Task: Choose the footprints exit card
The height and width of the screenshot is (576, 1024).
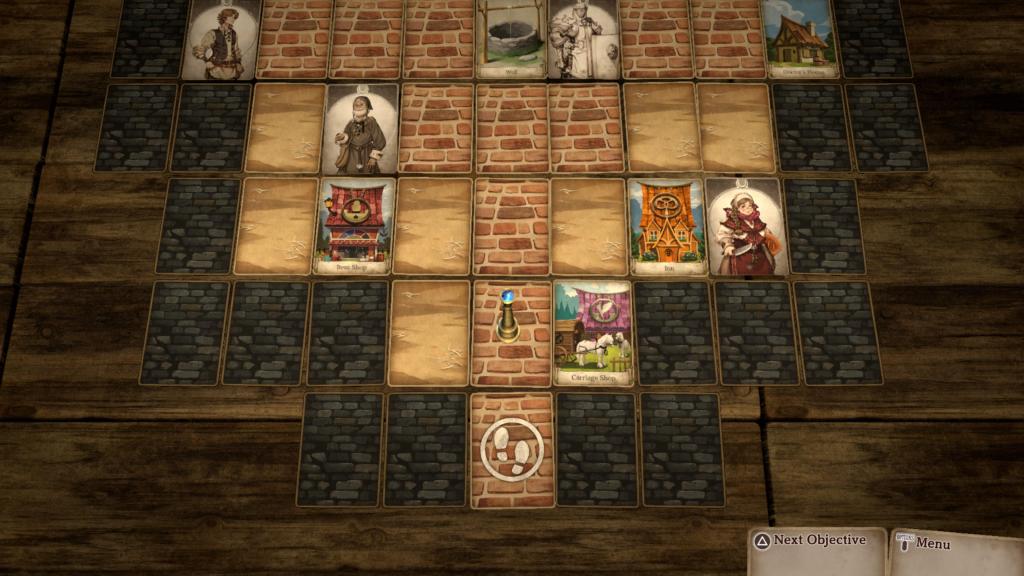Action: [512, 450]
